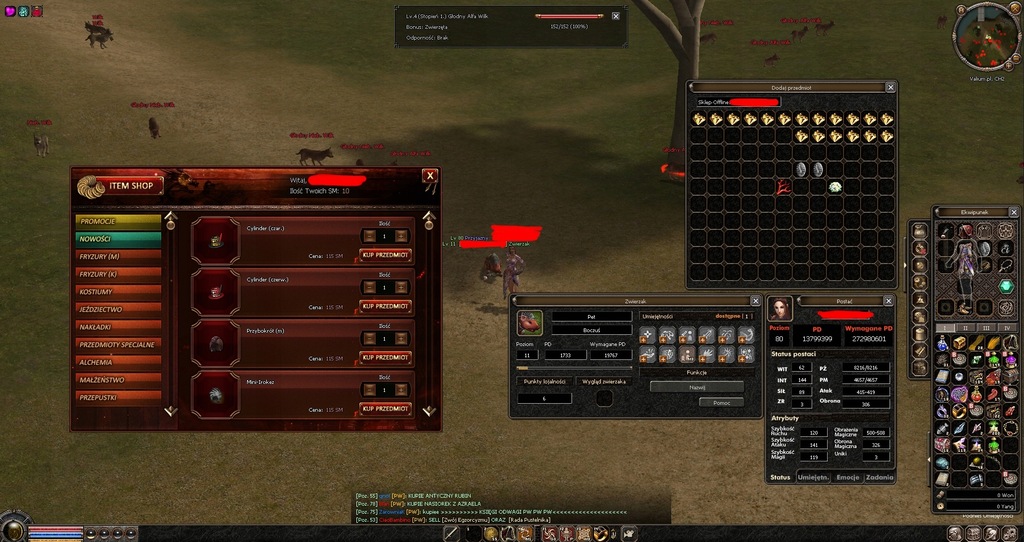Buy the Mini-Irokez item

coord(385,408)
